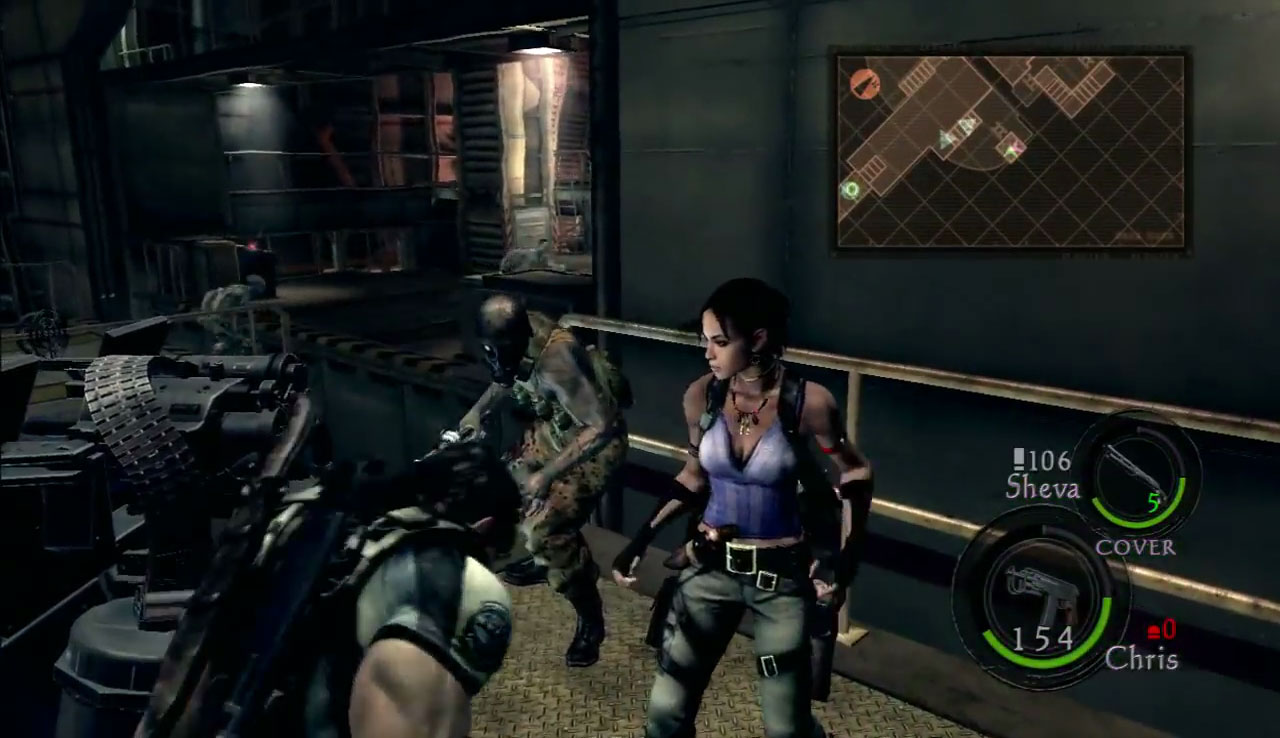Click the orange round marker on the minimap
Viewport: 1280px width, 738px height.
click(865, 84)
